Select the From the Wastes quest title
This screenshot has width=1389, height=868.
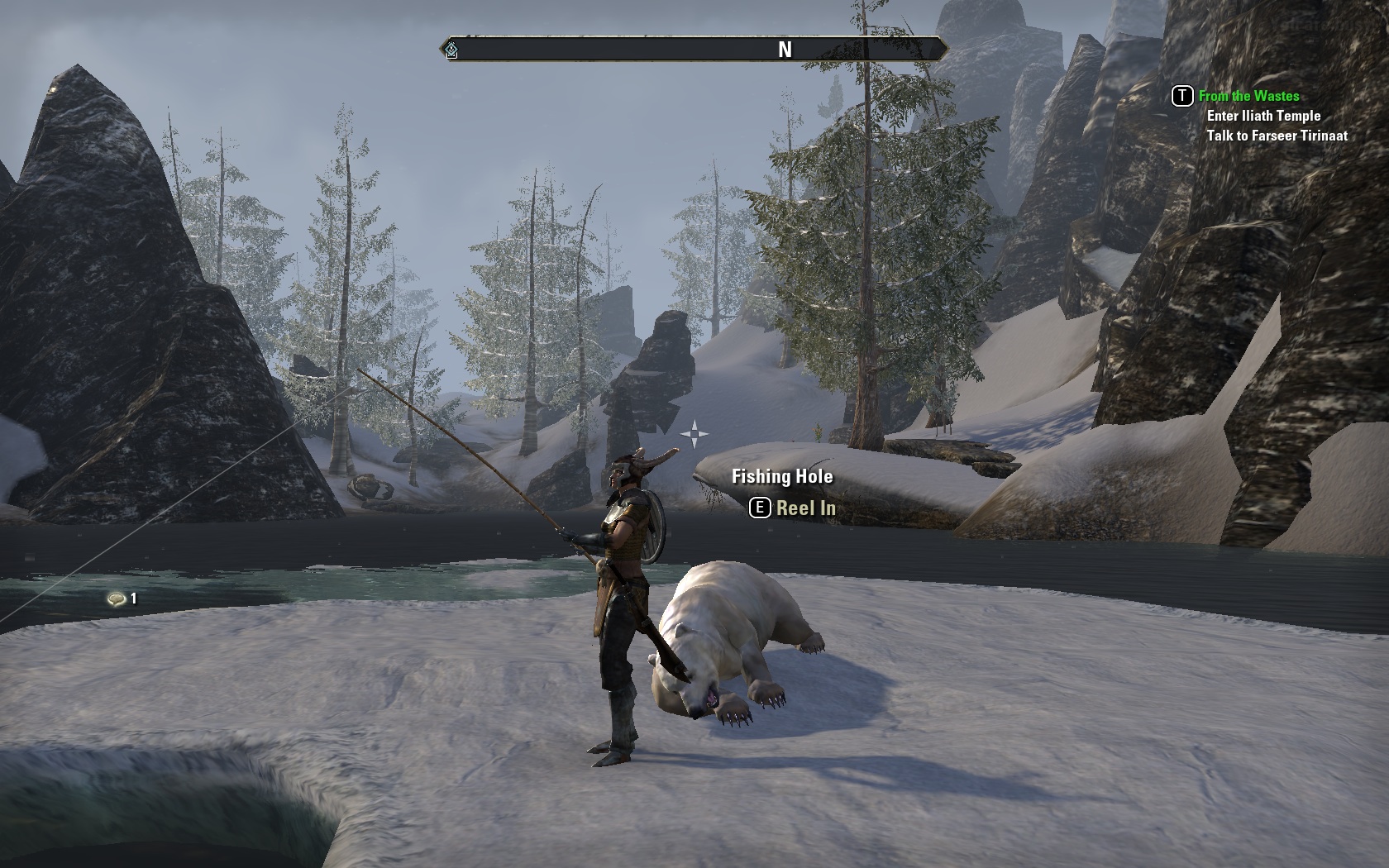[1248, 96]
